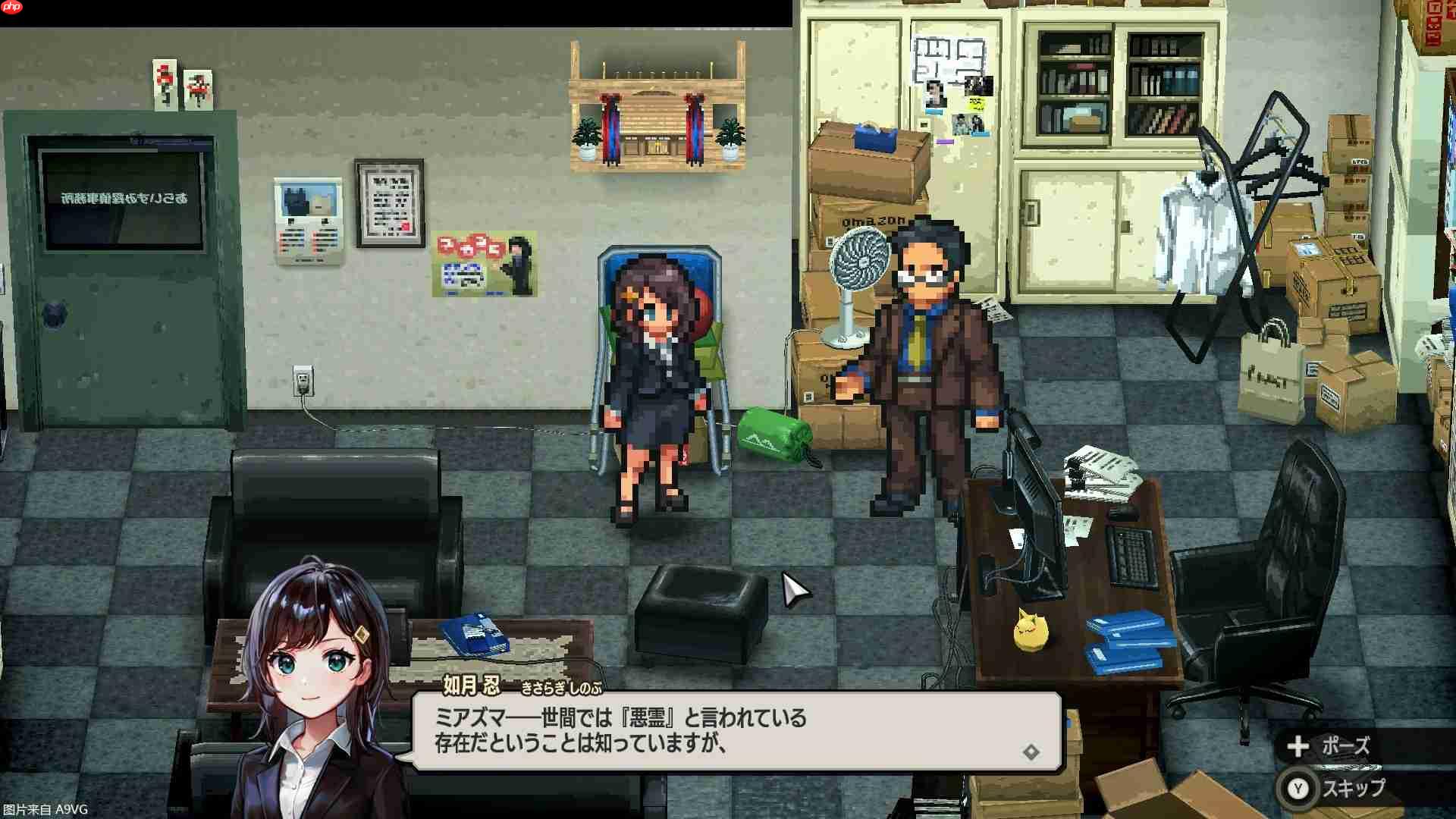Click the plus pause icon
Image resolution: width=1456 pixels, height=819 pixels.
coord(1297,746)
